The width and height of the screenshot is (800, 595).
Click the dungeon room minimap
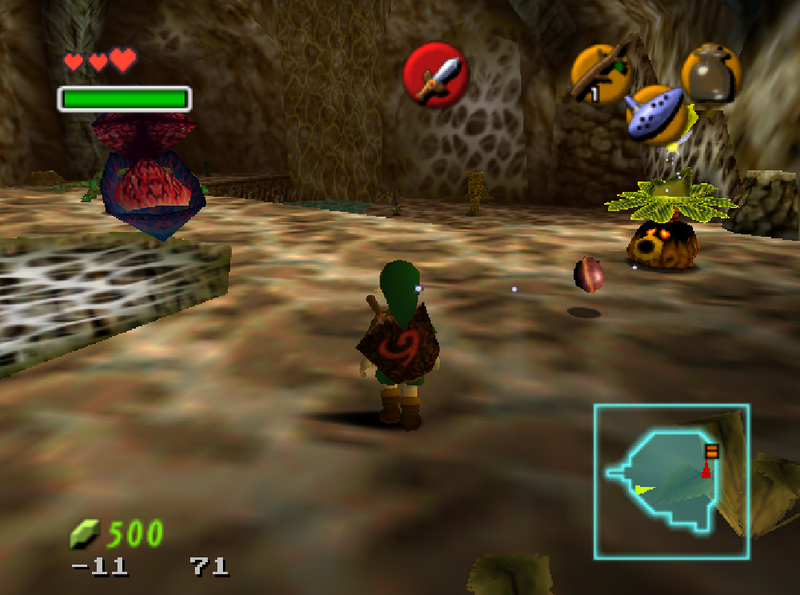(x=670, y=480)
